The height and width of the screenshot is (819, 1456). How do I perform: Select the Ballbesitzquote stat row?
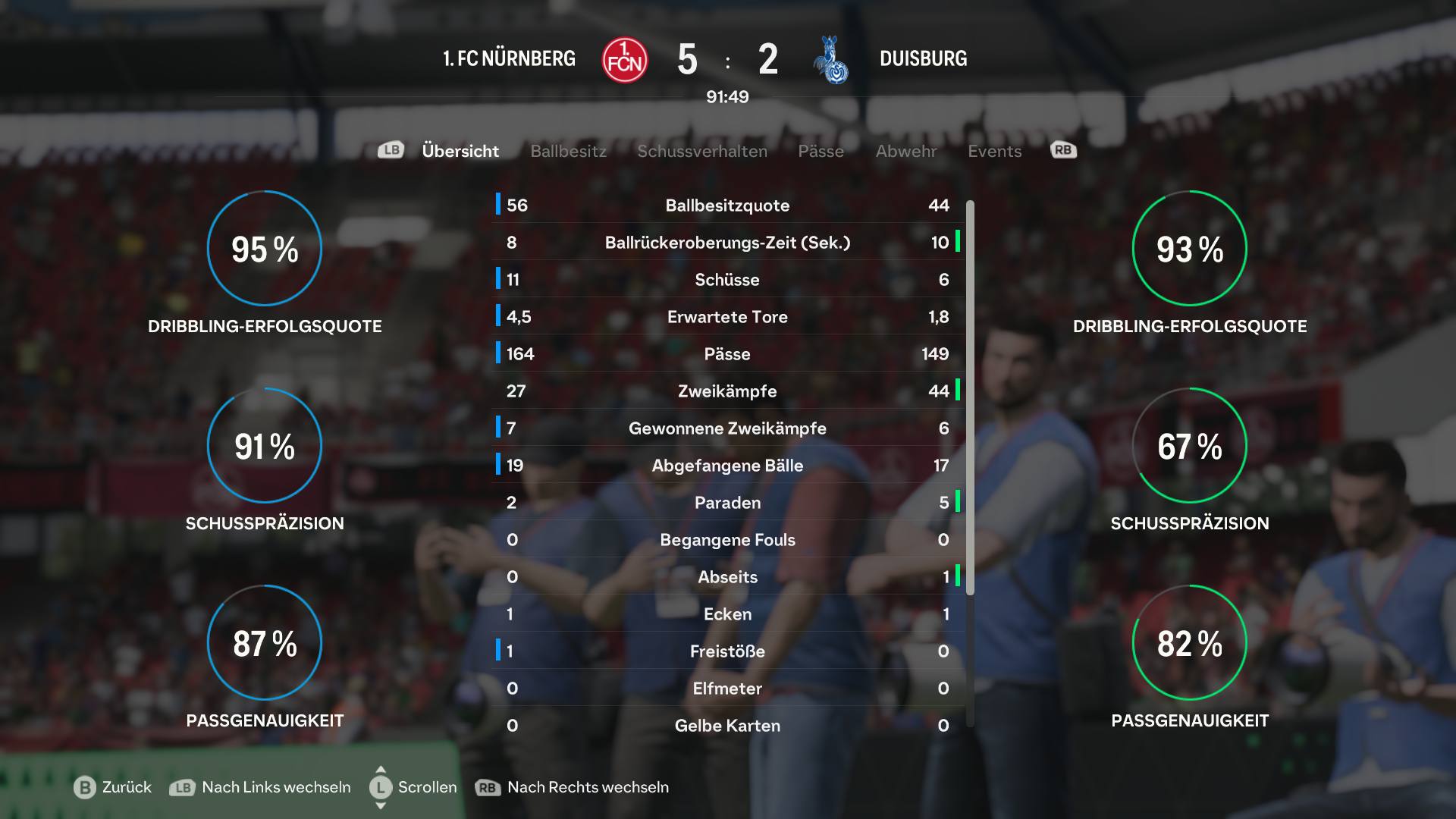727,206
